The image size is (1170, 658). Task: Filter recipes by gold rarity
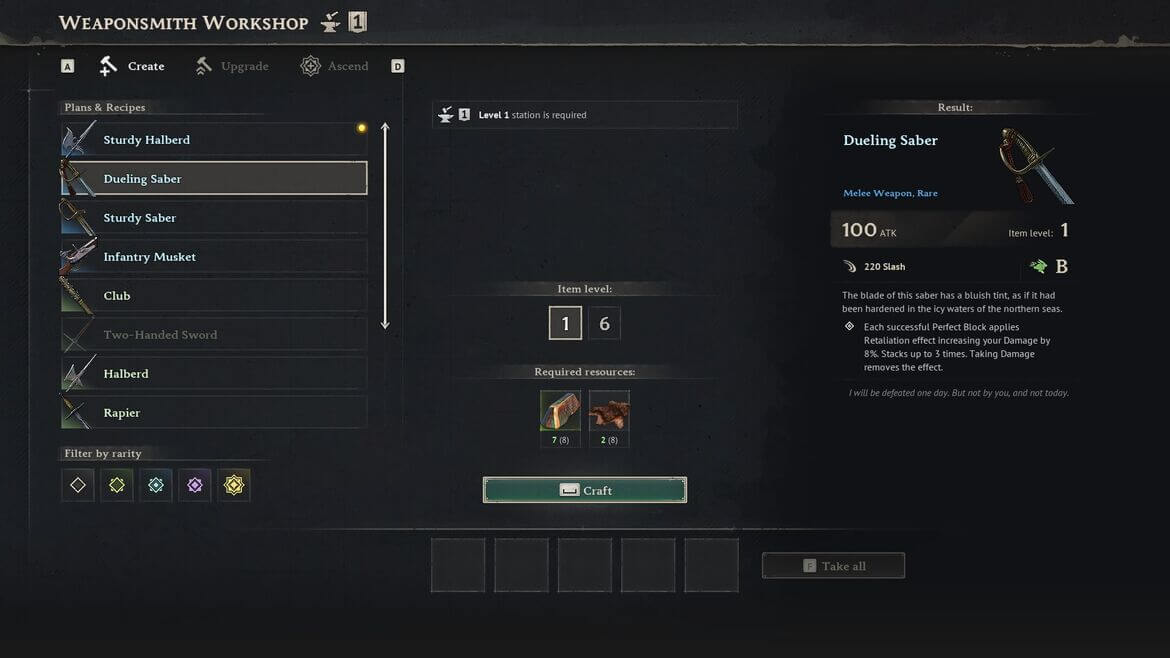tap(234, 486)
